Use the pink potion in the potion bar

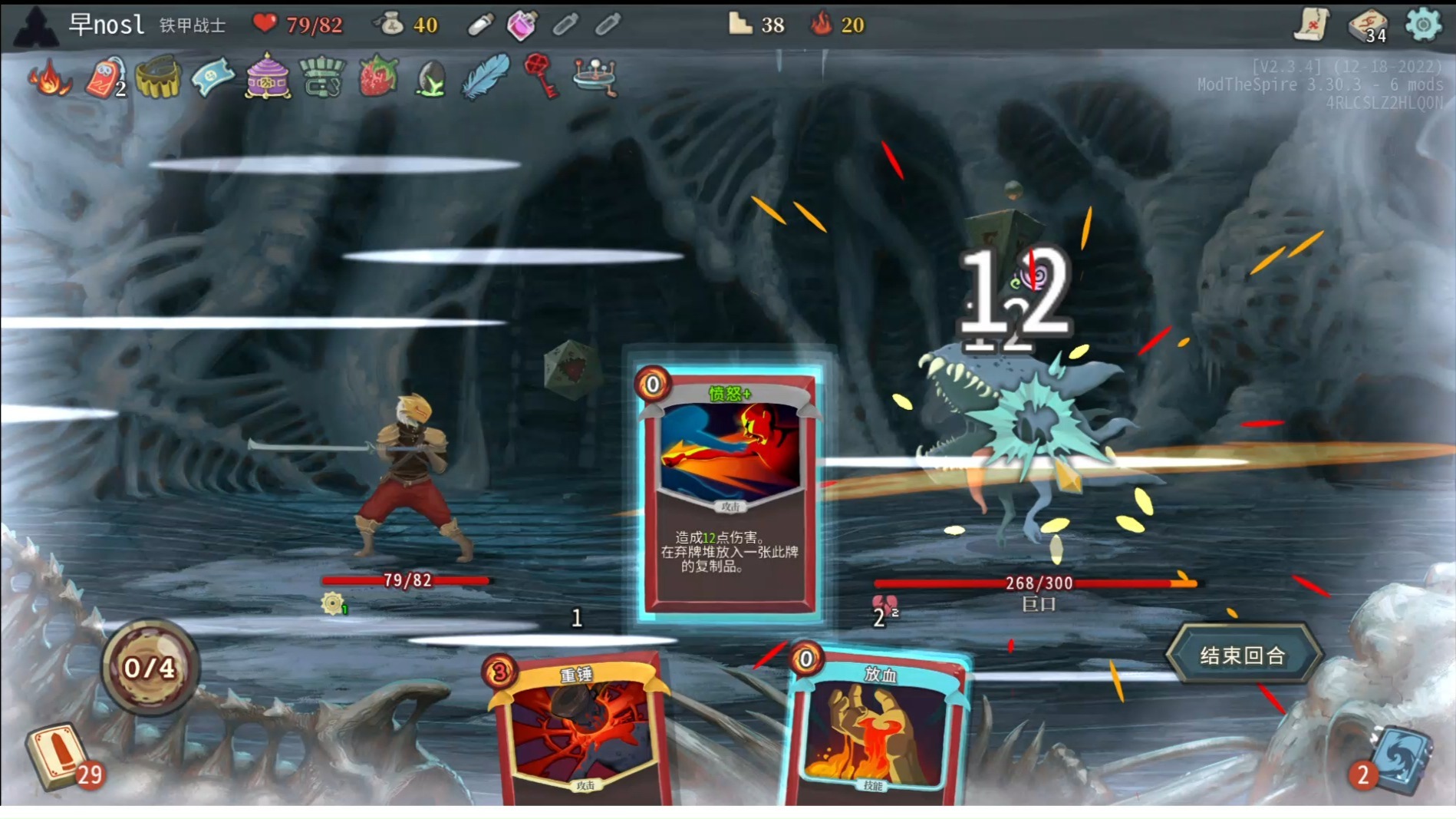click(x=522, y=25)
